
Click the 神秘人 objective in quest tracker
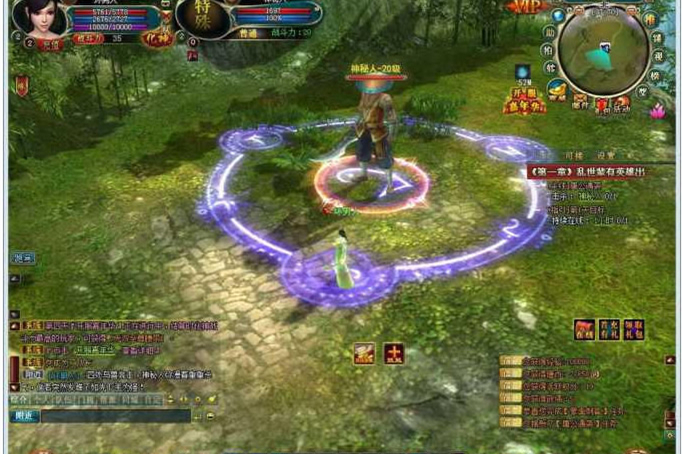tap(580, 196)
